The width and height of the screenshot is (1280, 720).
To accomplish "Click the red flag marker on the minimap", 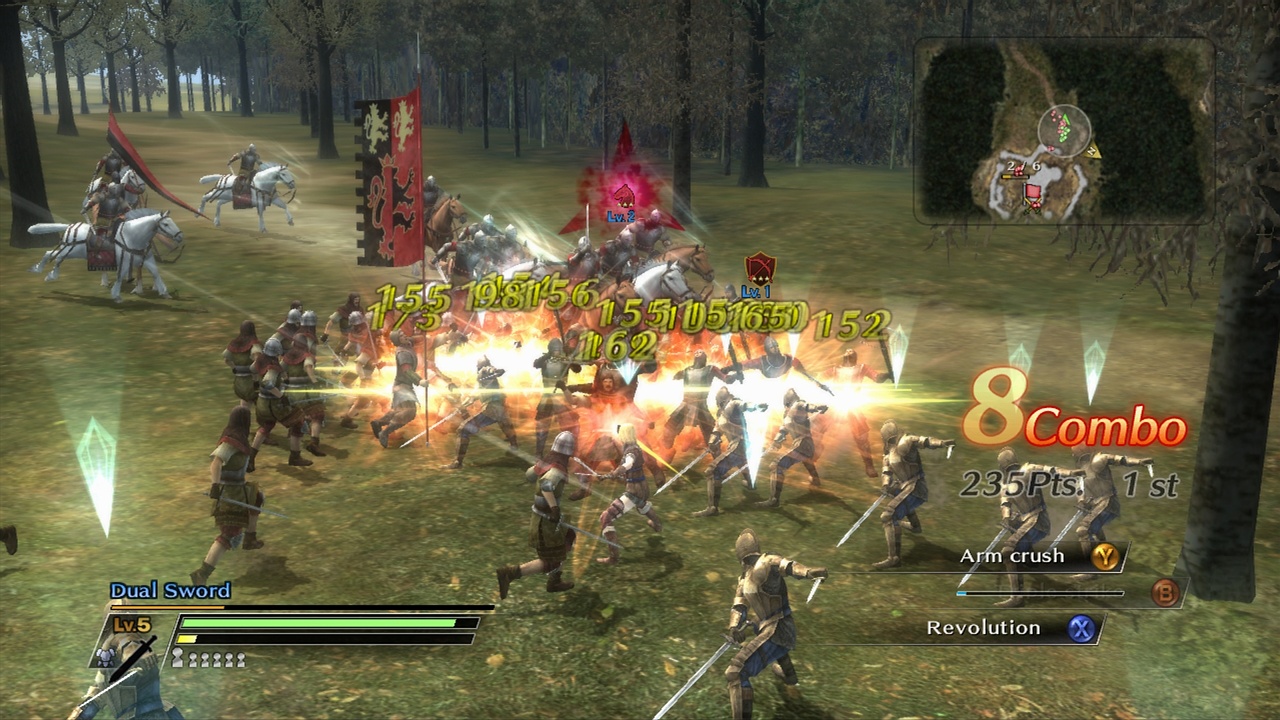I will 1032,192.
